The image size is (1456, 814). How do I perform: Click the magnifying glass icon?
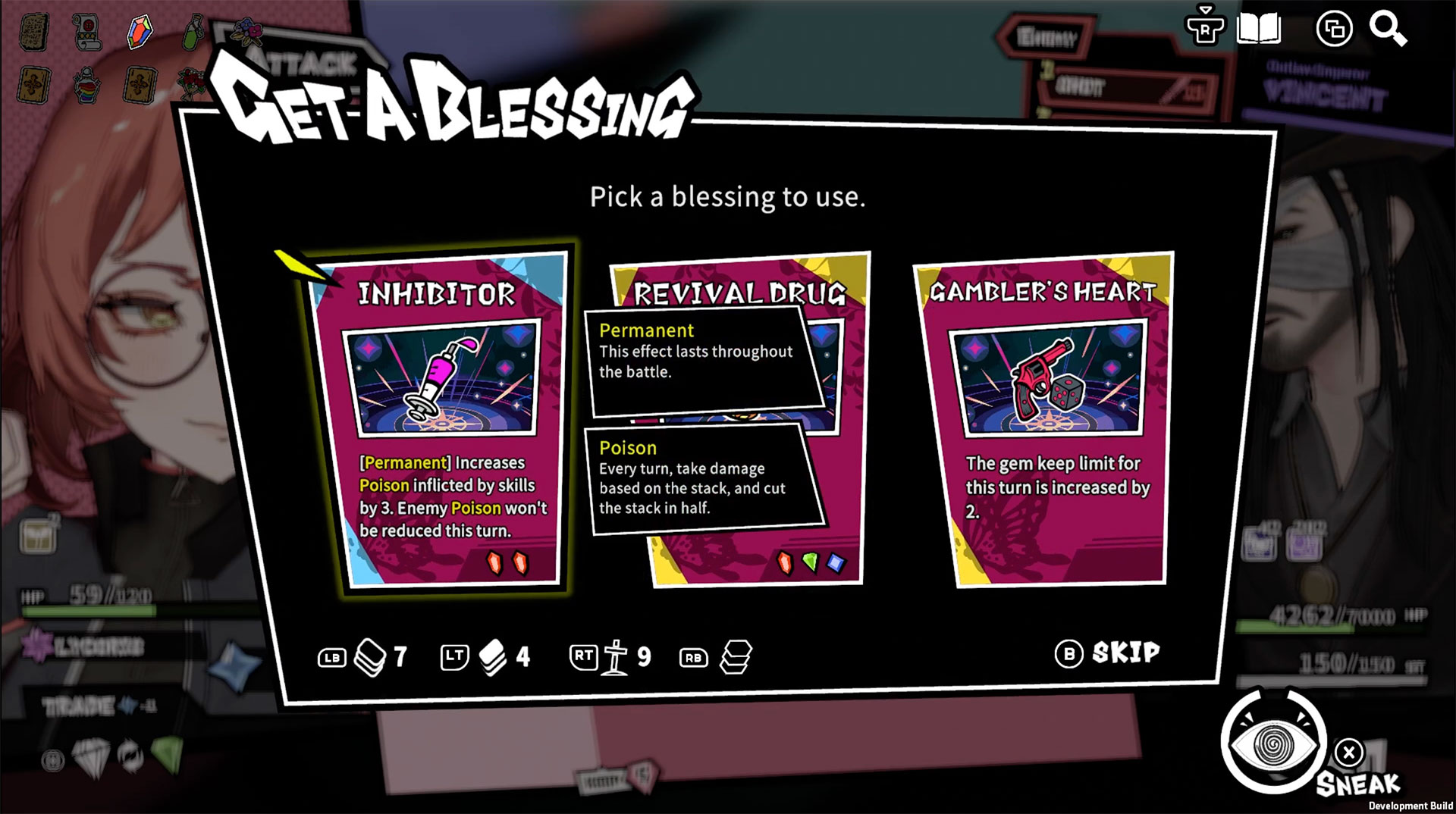1388,30
